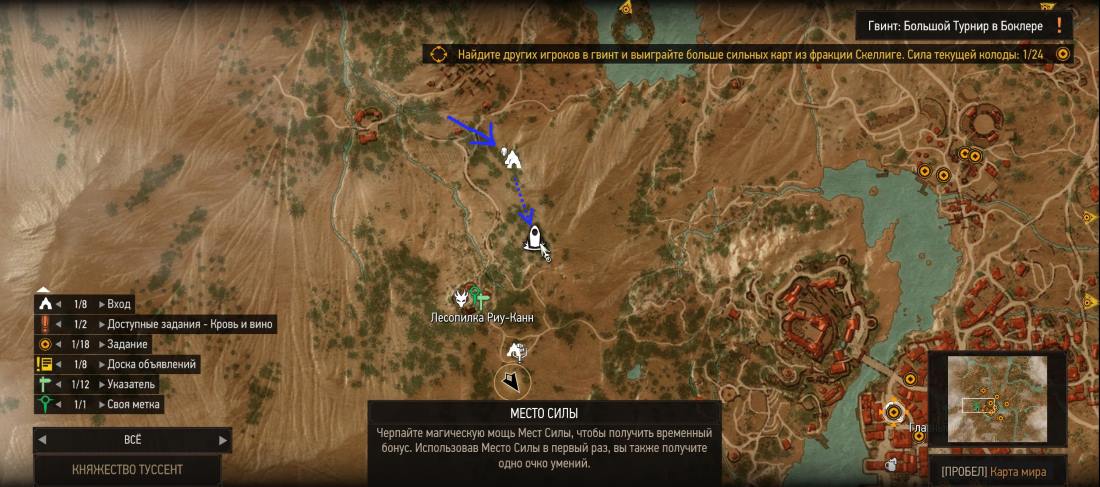Click the white cave entrance marker

(x=512, y=157)
